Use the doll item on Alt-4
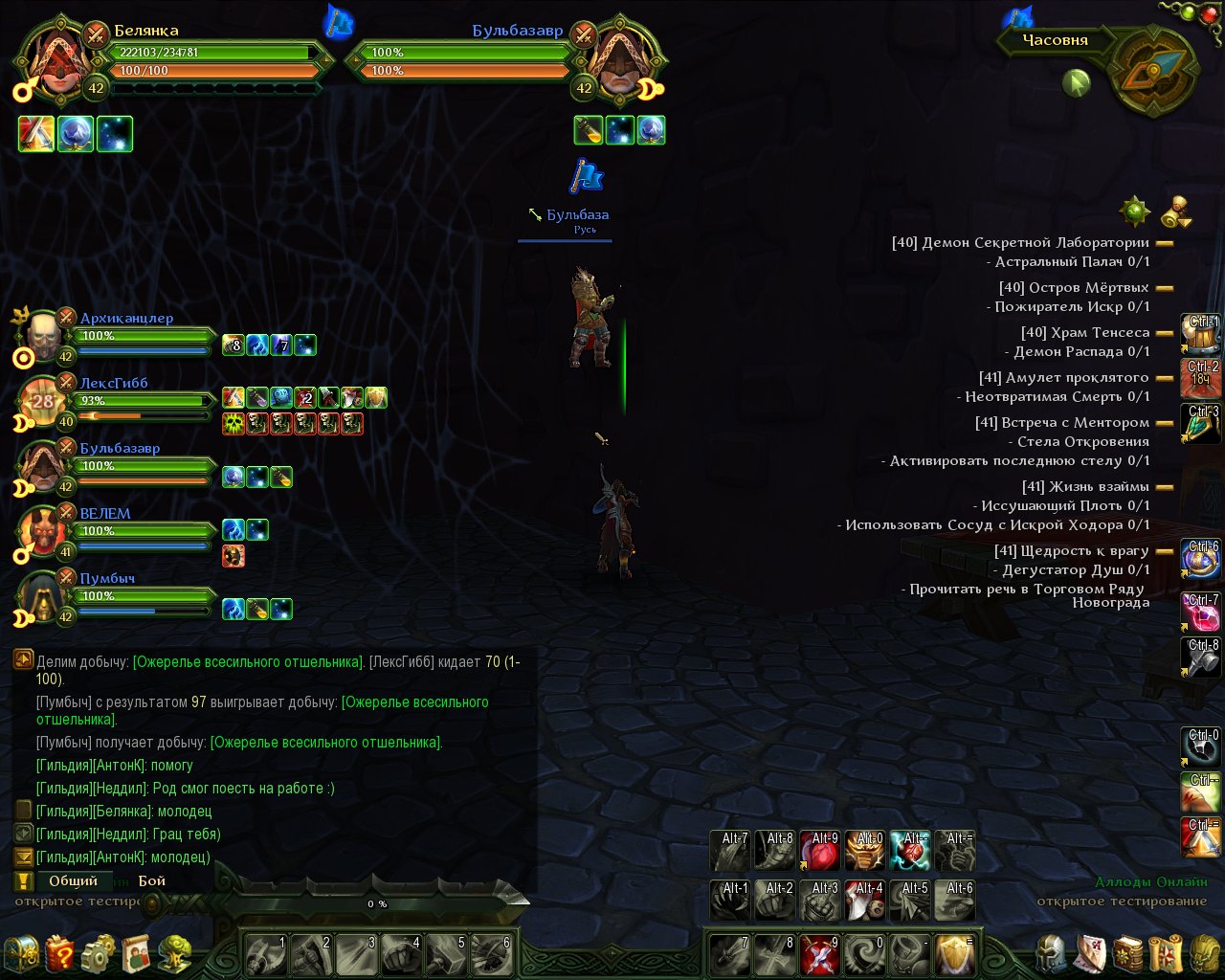This screenshot has width=1225, height=980. tap(865, 902)
